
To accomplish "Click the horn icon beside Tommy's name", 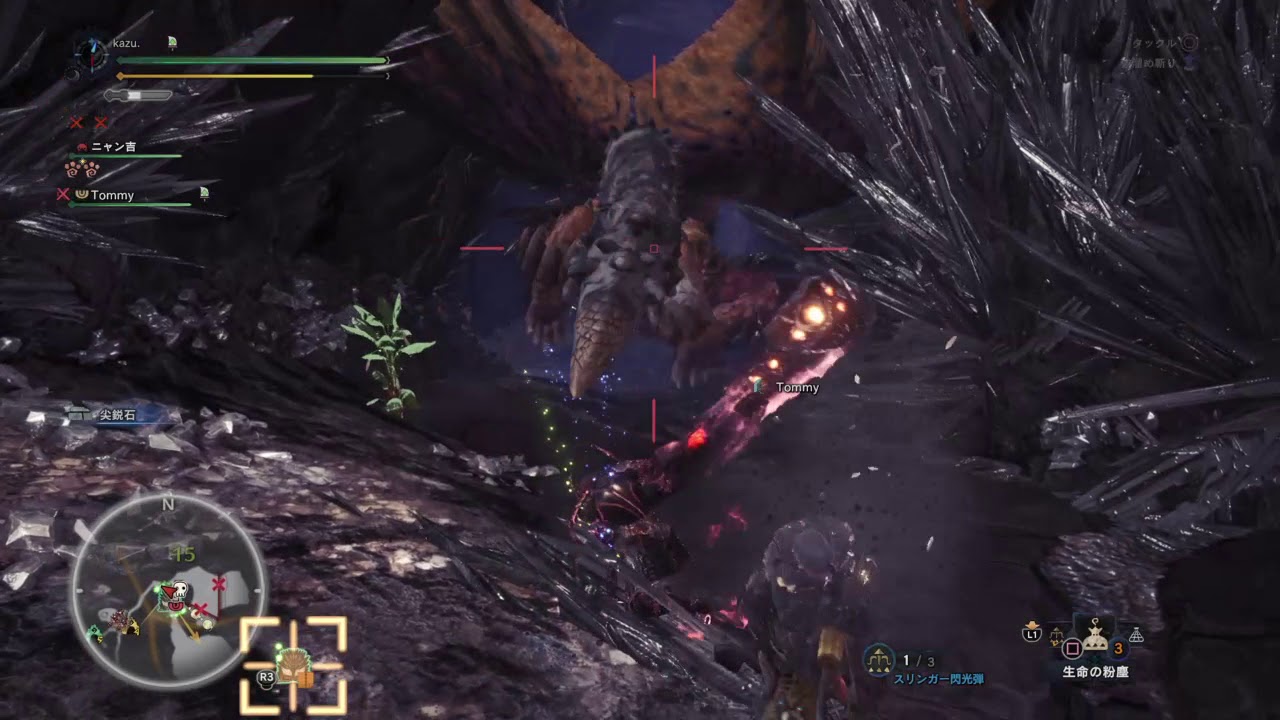I will pos(82,194).
